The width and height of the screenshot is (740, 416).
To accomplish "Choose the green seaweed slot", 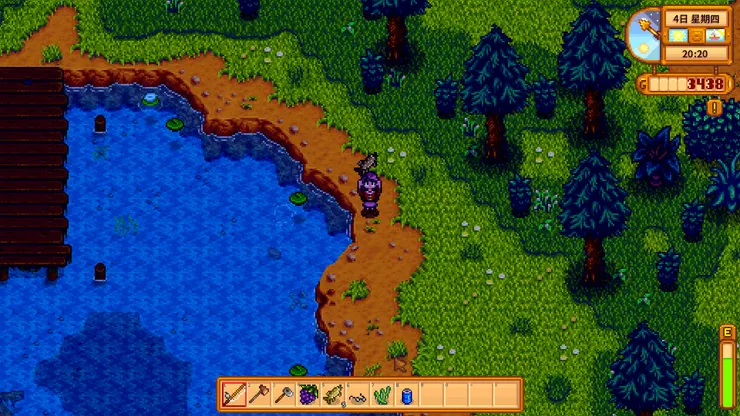I will click(x=382, y=394).
